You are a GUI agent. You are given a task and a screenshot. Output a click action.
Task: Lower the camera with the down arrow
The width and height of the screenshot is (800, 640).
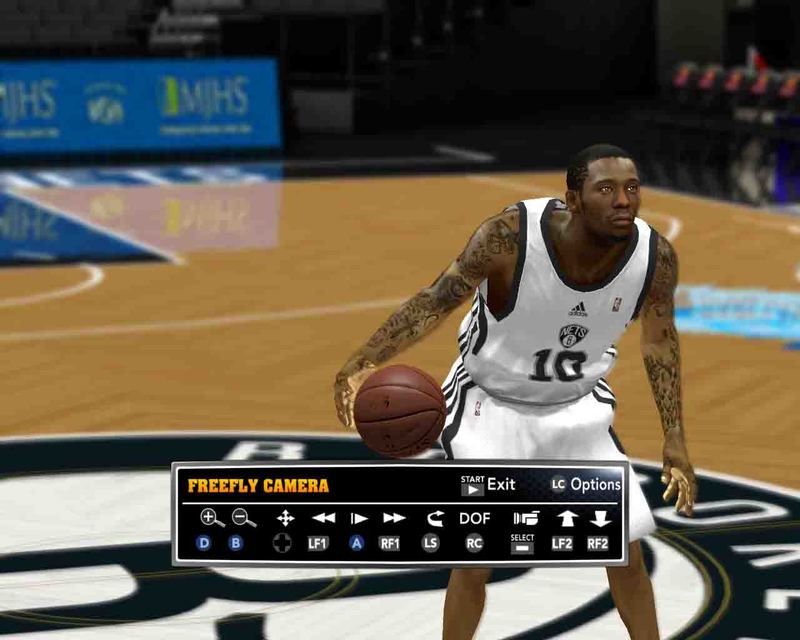(x=600, y=518)
